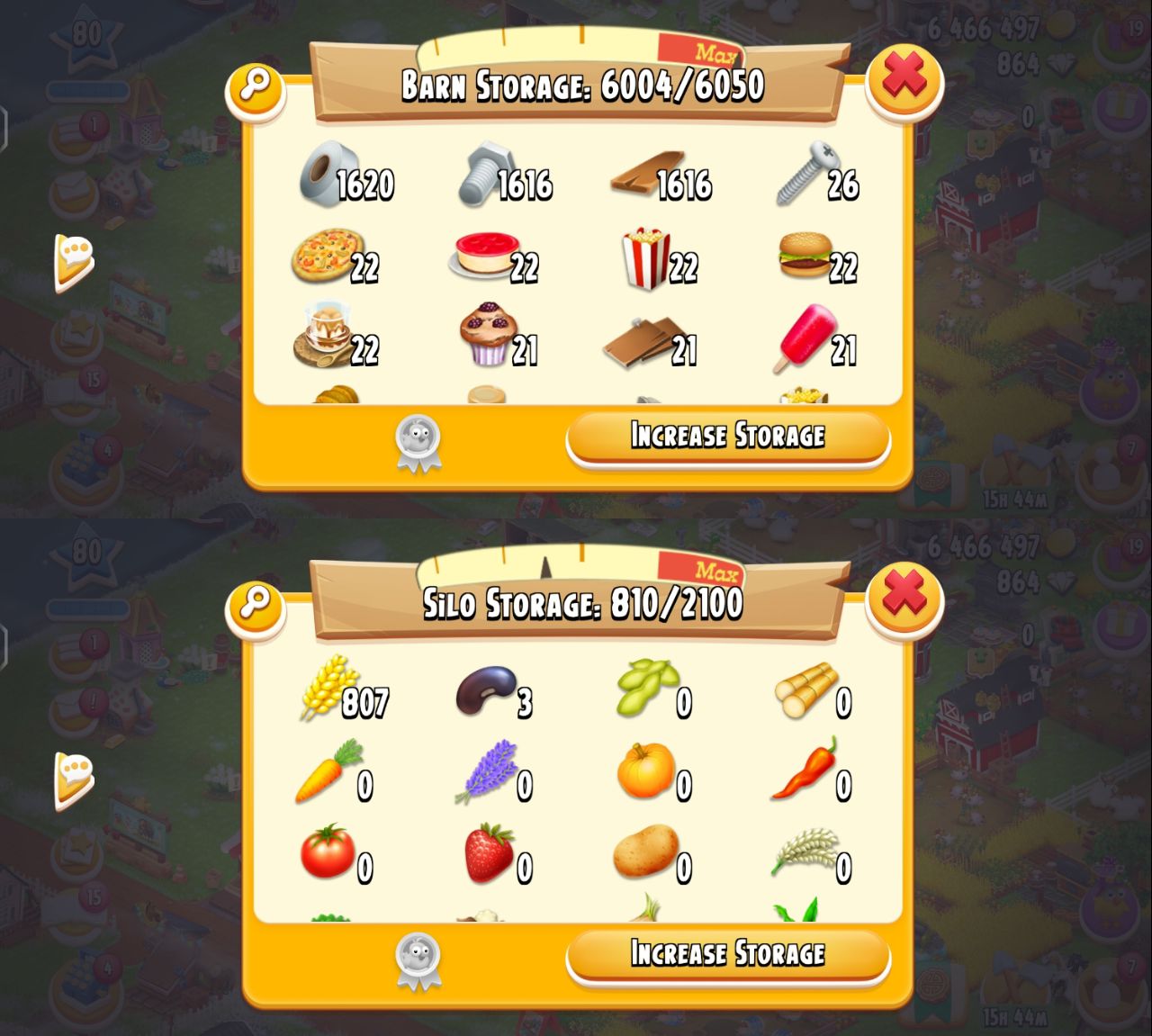
Task: Select the popcorn item
Action: pyautogui.click(x=646, y=258)
